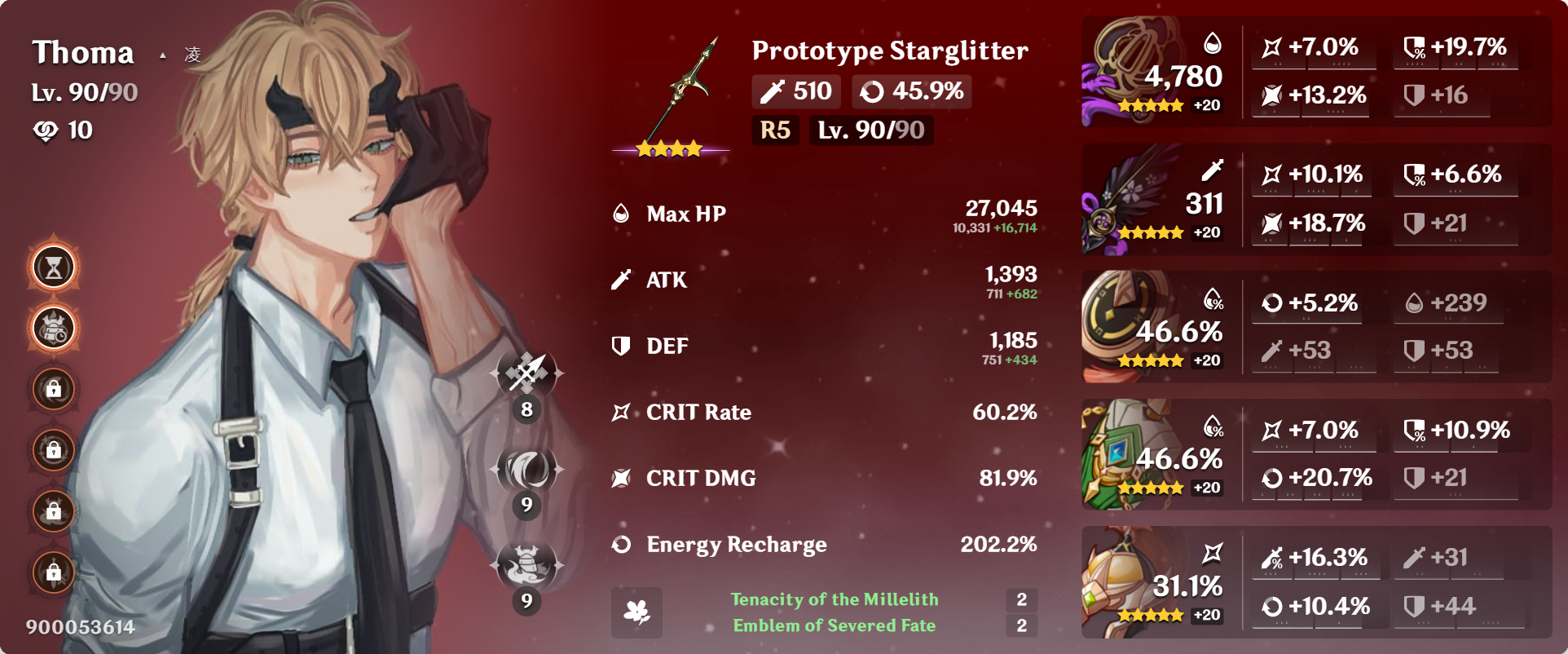Inspect the helmet-shaped elemental burst talent

tap(527, 564)
